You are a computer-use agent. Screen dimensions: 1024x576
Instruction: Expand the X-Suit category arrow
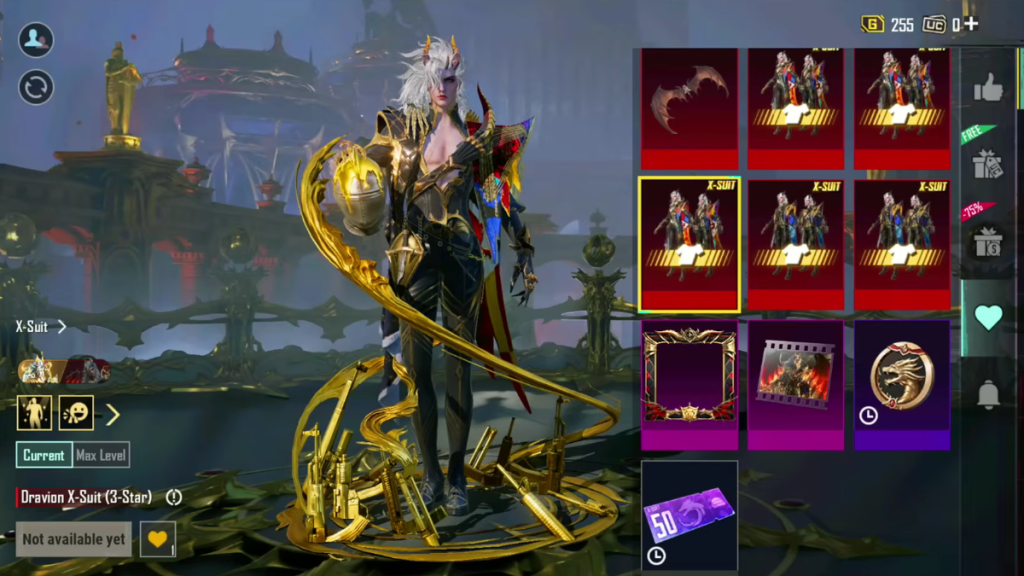(62, 326)
